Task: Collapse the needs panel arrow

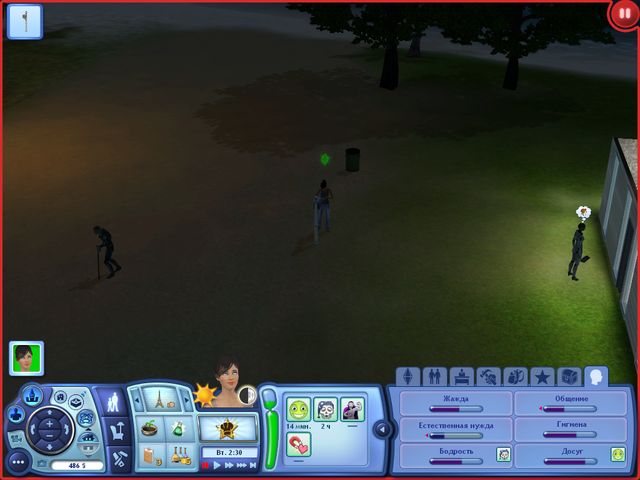Action: 381,429
